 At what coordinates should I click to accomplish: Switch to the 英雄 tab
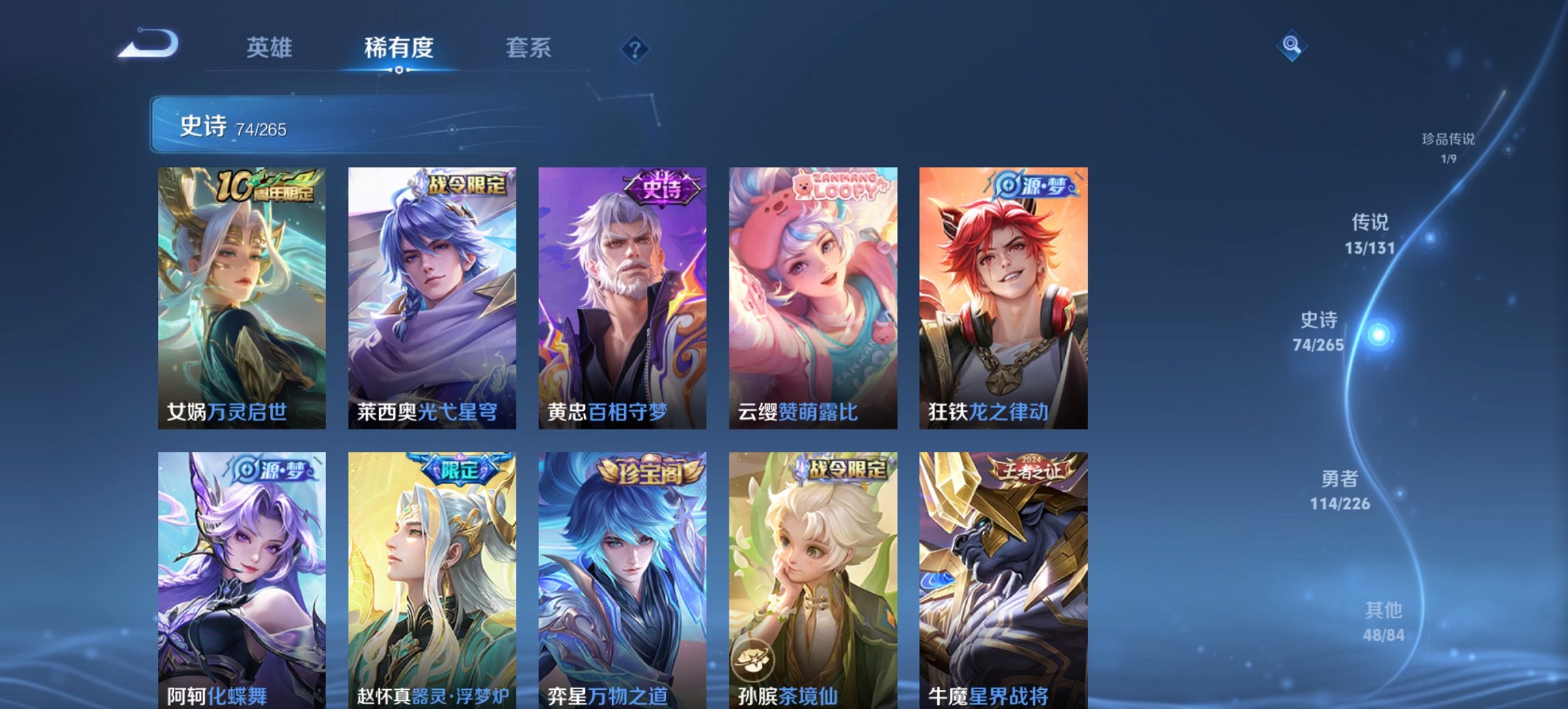(x=270, y=48)
